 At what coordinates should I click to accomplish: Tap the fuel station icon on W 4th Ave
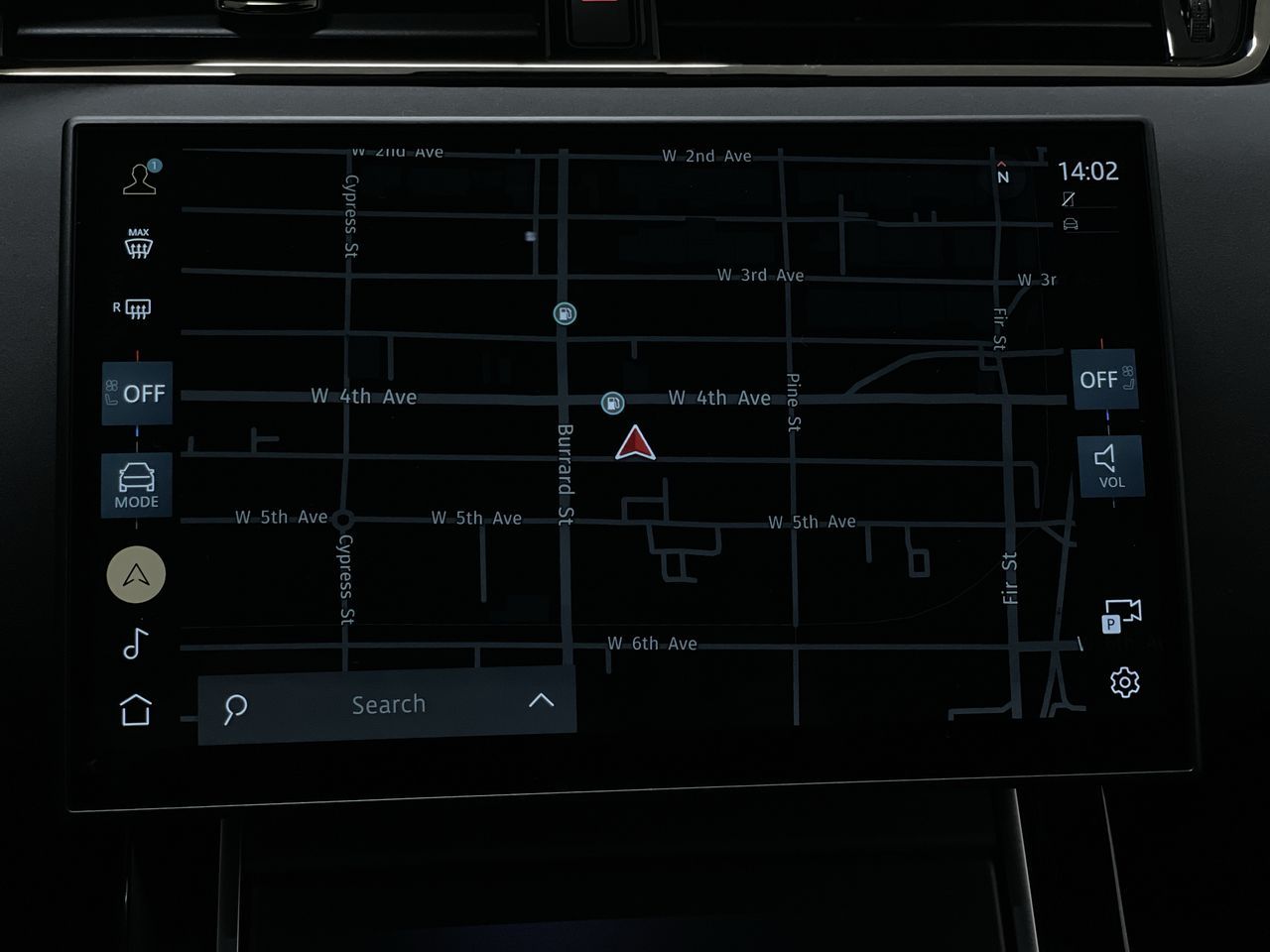pos(615,403)
